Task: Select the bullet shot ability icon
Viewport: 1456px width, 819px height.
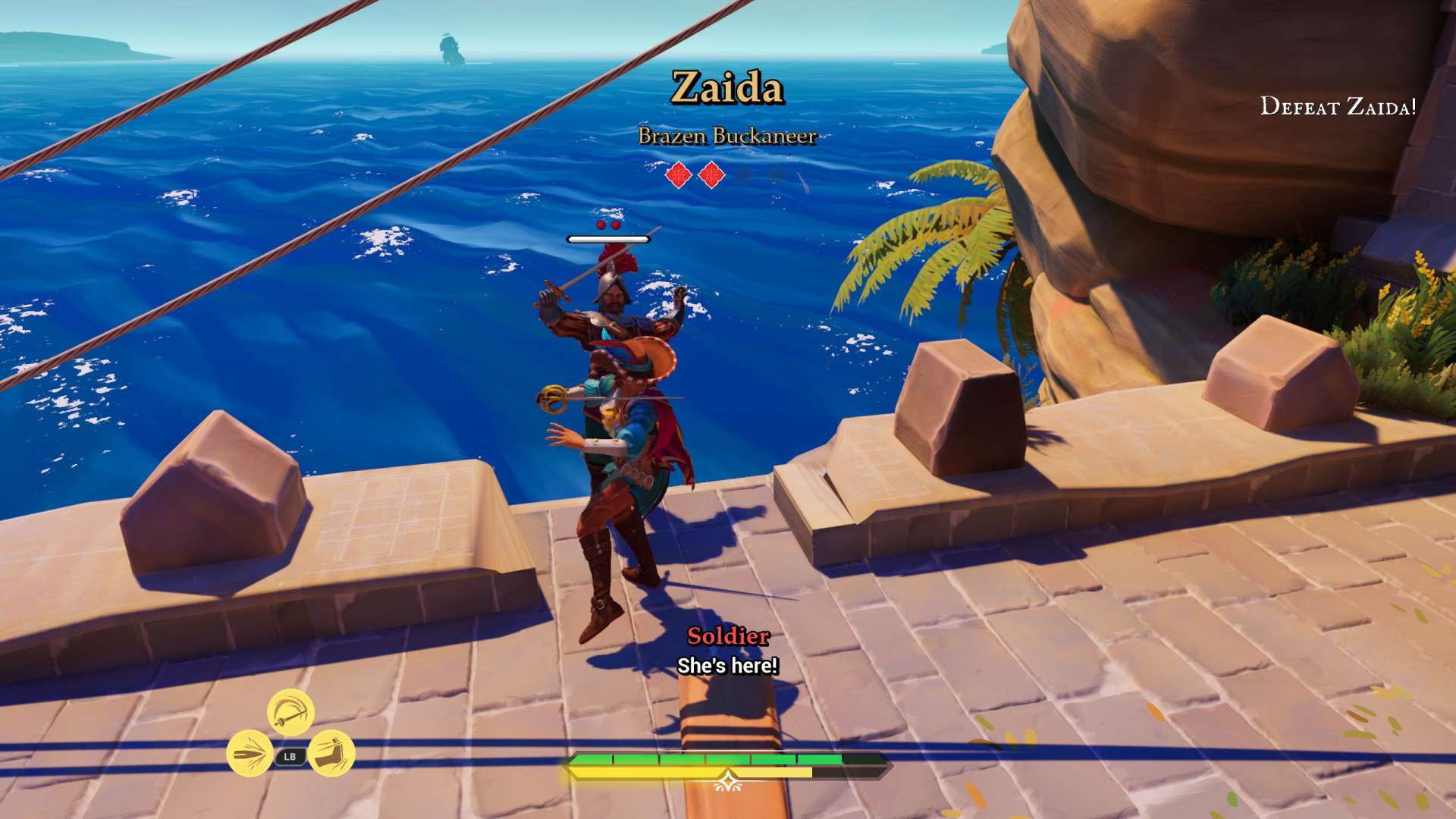Action: (250, 754)
